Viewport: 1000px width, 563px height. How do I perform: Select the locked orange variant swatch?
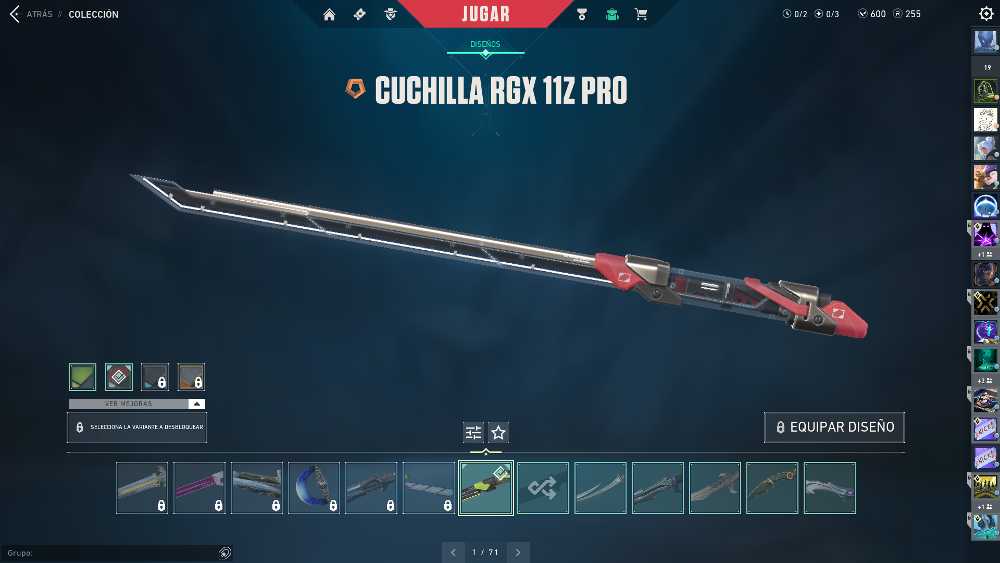[x=191, y=377]
